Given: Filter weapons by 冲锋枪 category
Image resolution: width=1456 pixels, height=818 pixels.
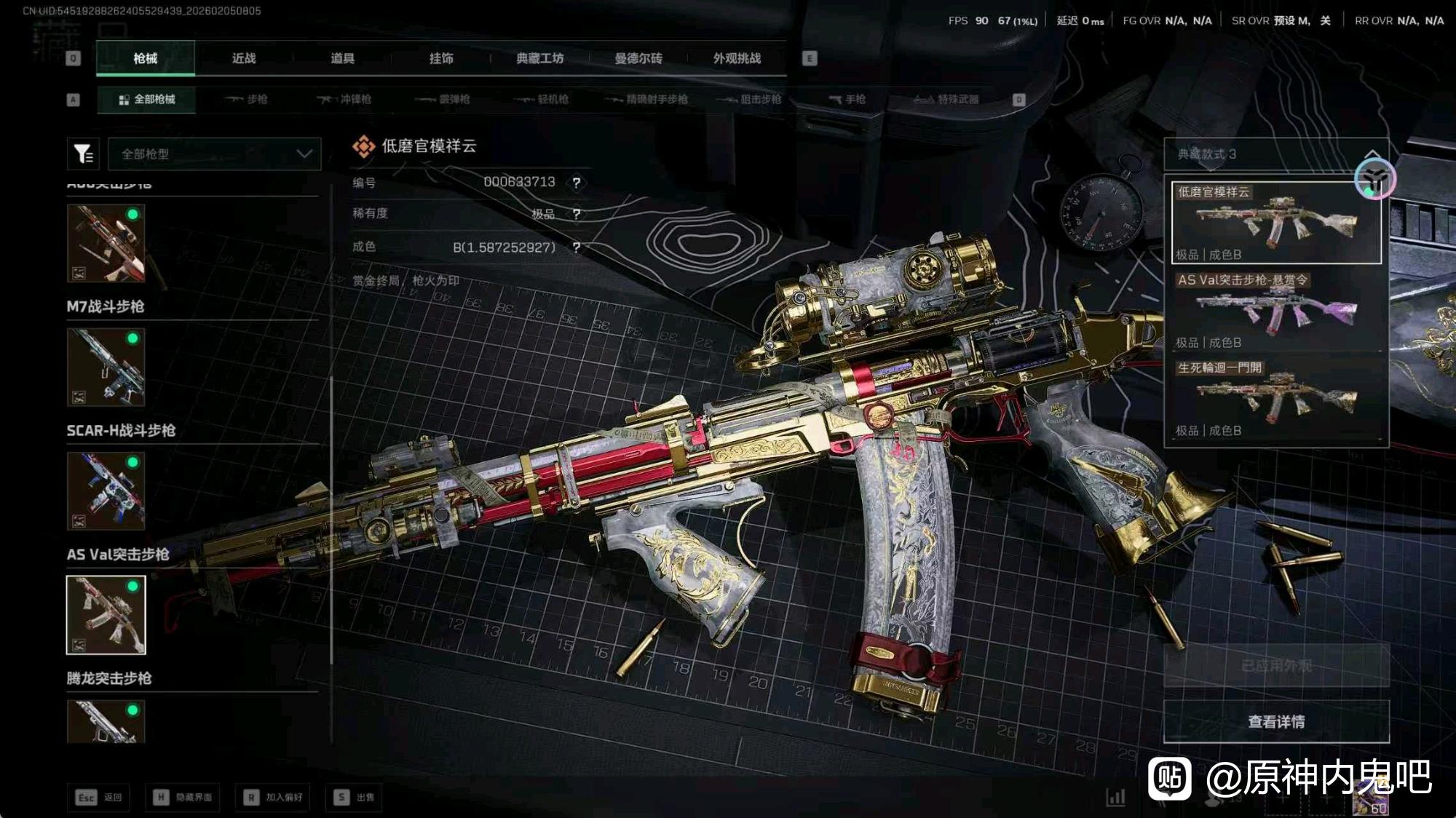Looking at the screenshot, I should point(344,99).
